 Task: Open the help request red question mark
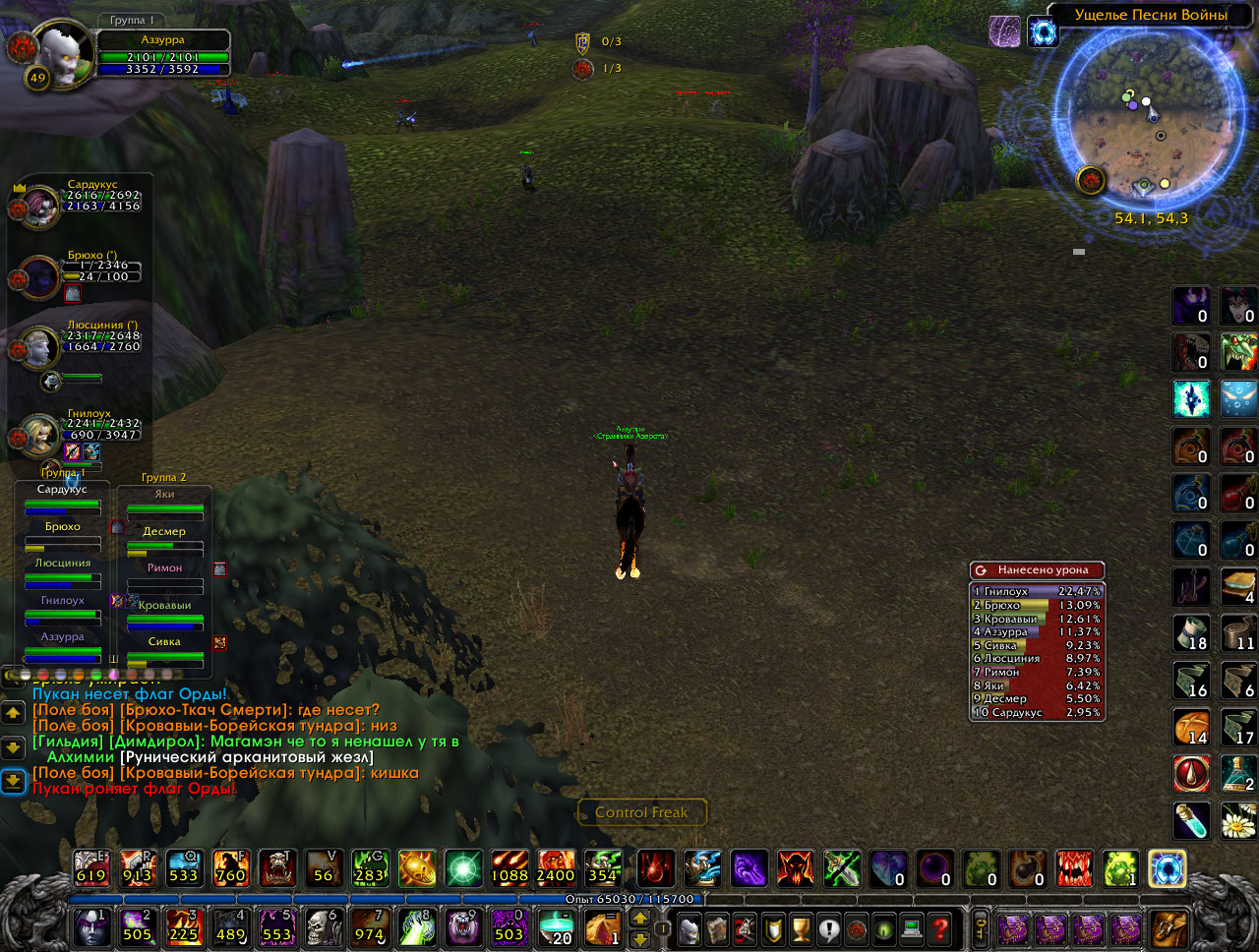tap(940, 928)
